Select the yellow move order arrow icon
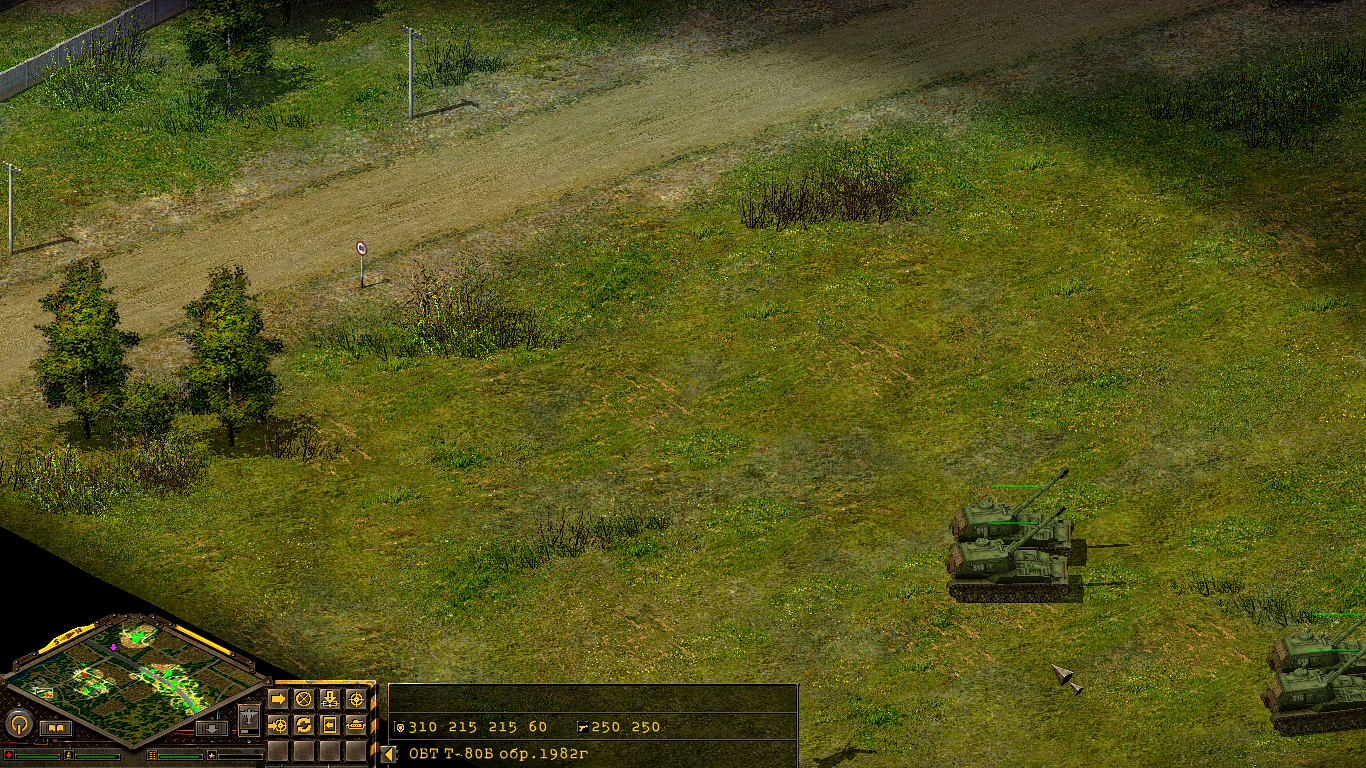 [x=278, y=698]
